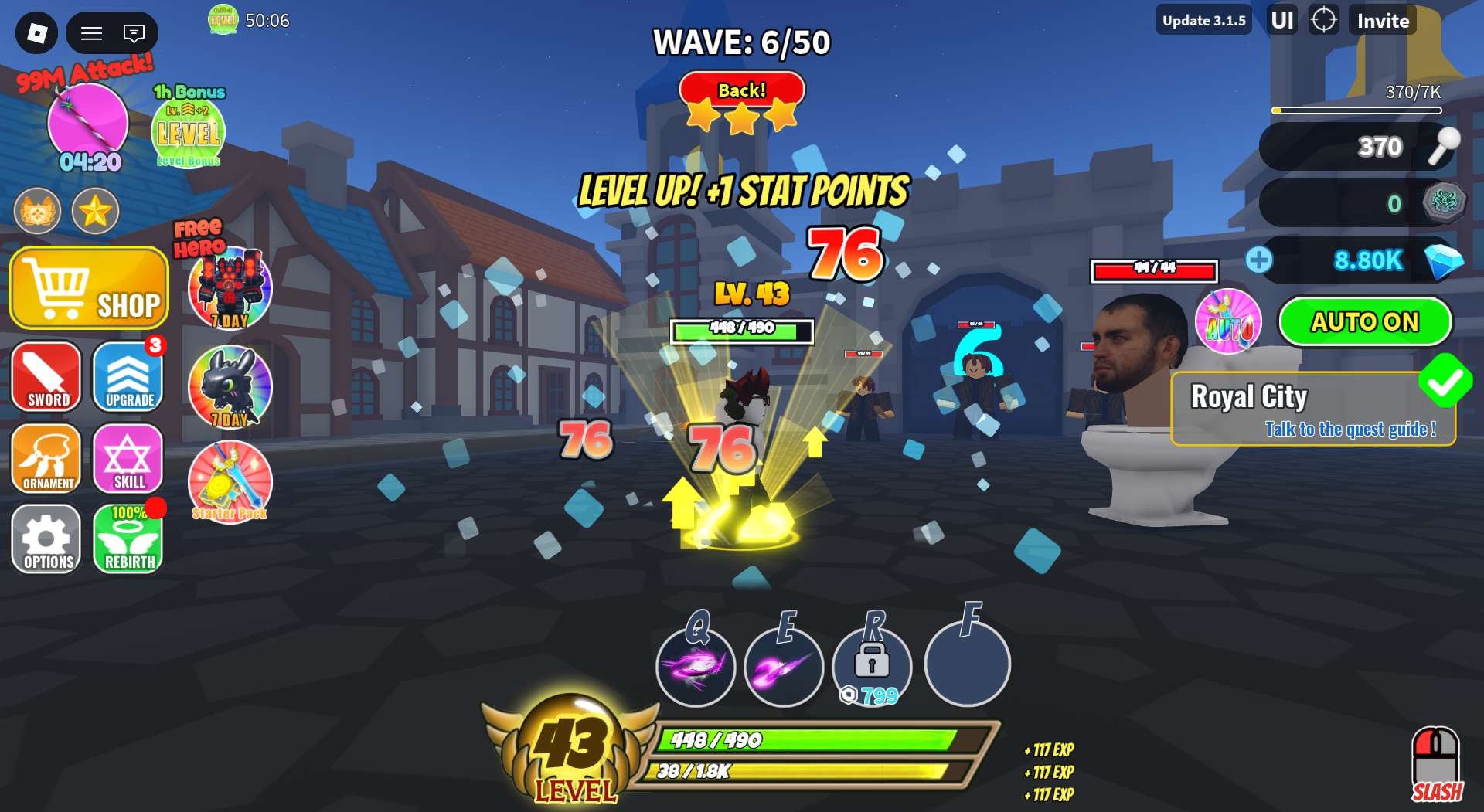Image resolution: width=1484 pixels, height=812 pixels.
Task: Open the Roblox chat window
Action: click(x=134, y=33)
